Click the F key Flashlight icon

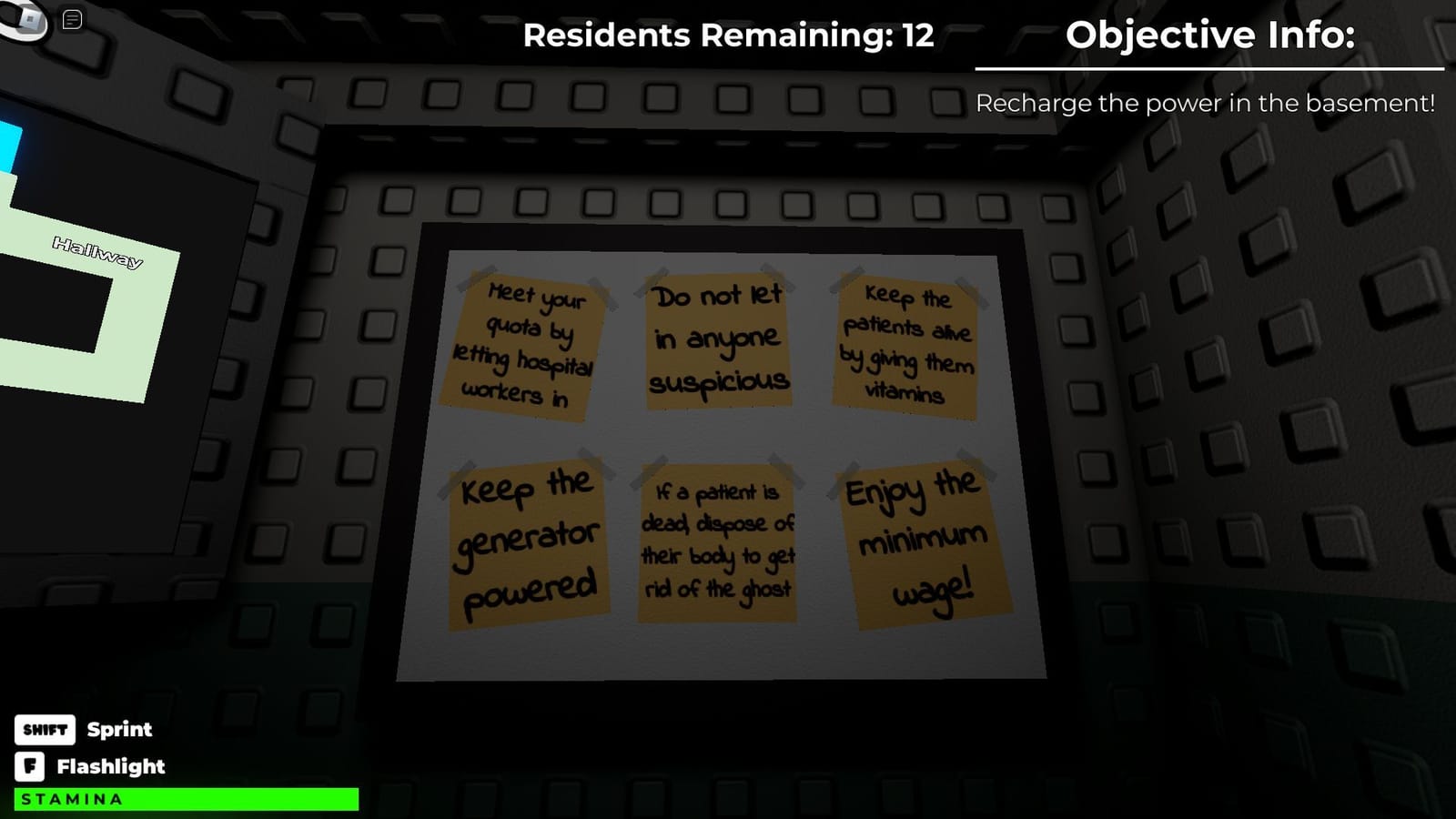coord(32,766)
